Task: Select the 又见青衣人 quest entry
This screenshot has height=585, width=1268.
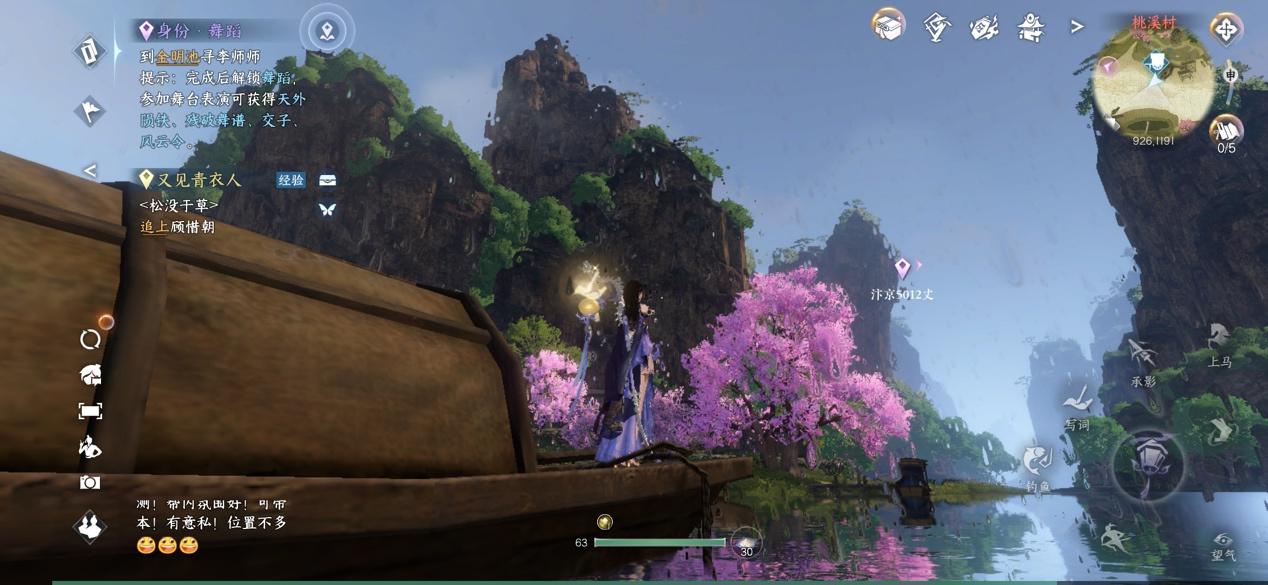Action: click(x=199, y=180)
